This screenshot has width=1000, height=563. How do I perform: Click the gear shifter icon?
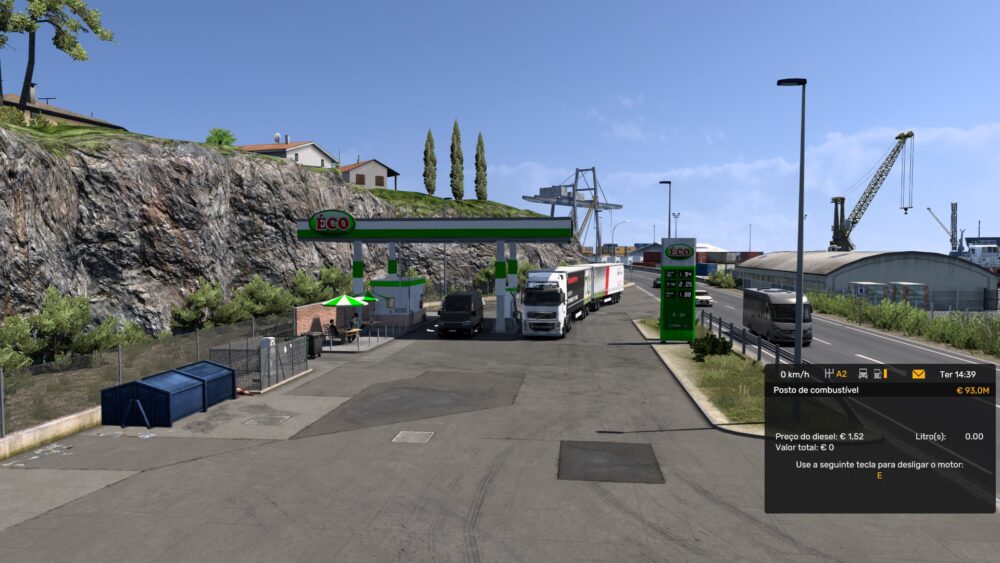click(828, 374)
